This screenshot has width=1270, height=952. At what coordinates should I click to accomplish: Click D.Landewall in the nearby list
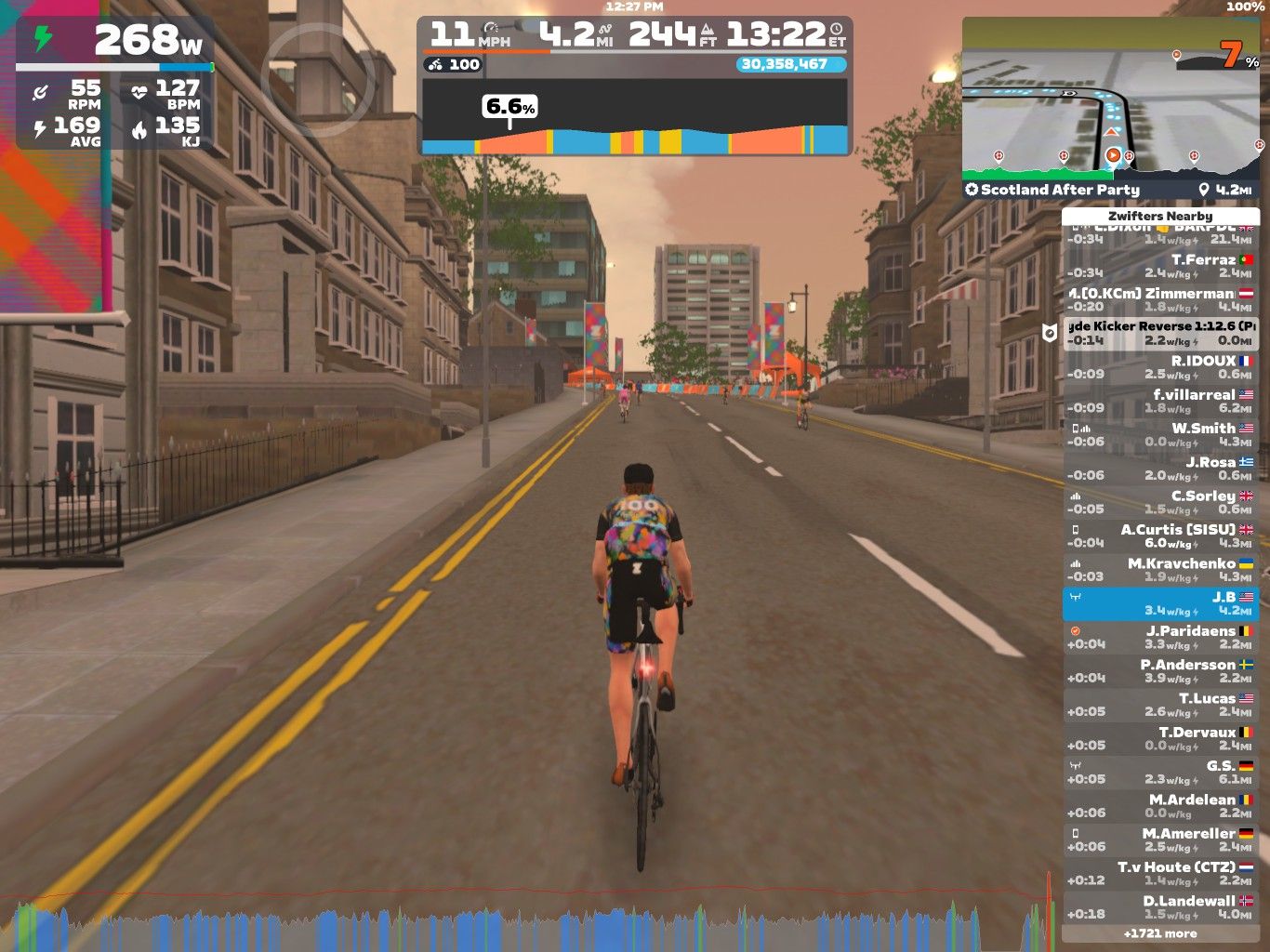1159,907
